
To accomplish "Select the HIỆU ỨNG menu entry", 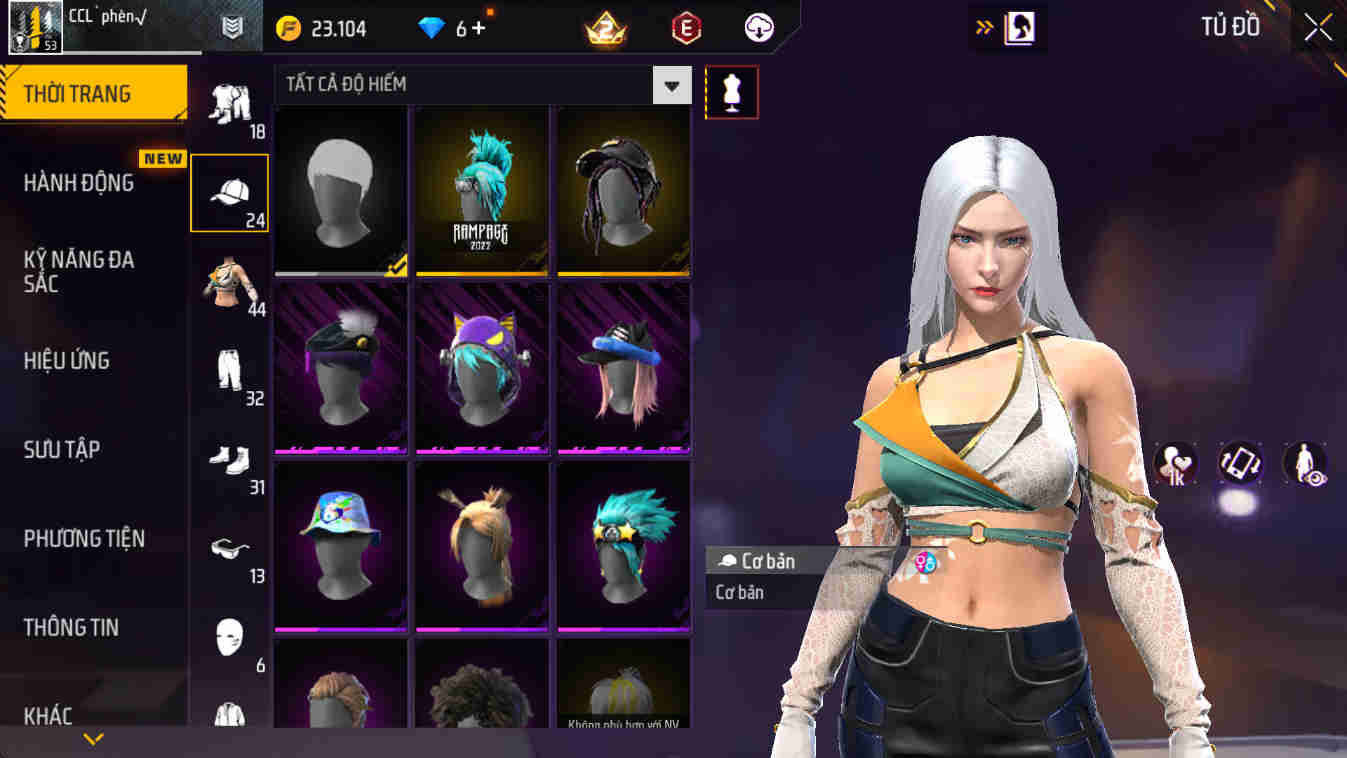I will point(68,361).
